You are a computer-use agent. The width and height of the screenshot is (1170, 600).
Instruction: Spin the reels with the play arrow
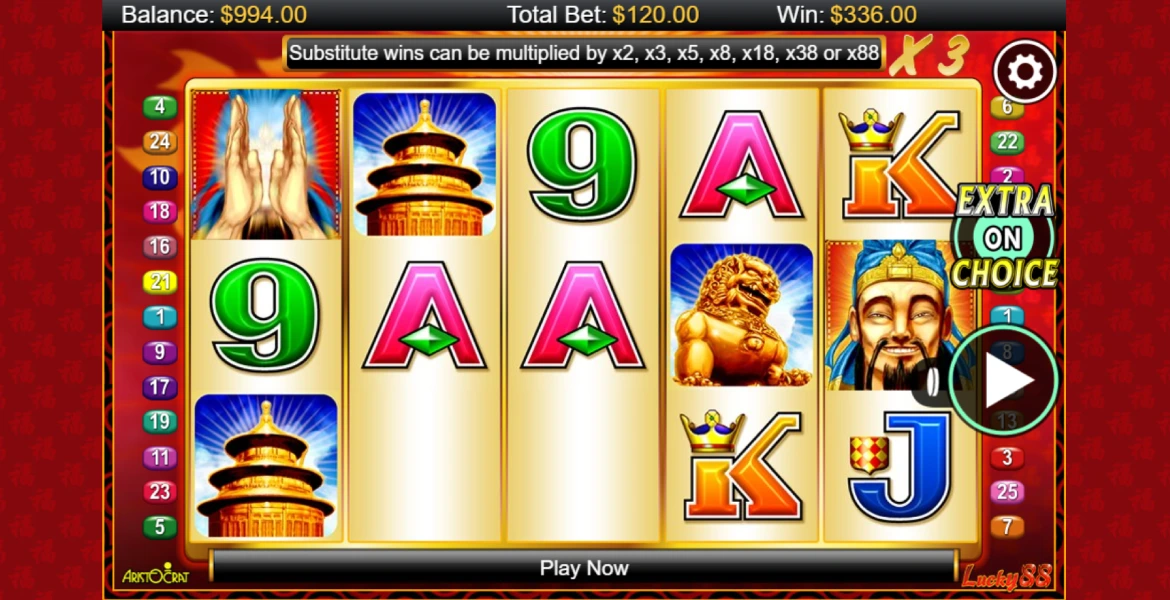tap(1004, 381)
